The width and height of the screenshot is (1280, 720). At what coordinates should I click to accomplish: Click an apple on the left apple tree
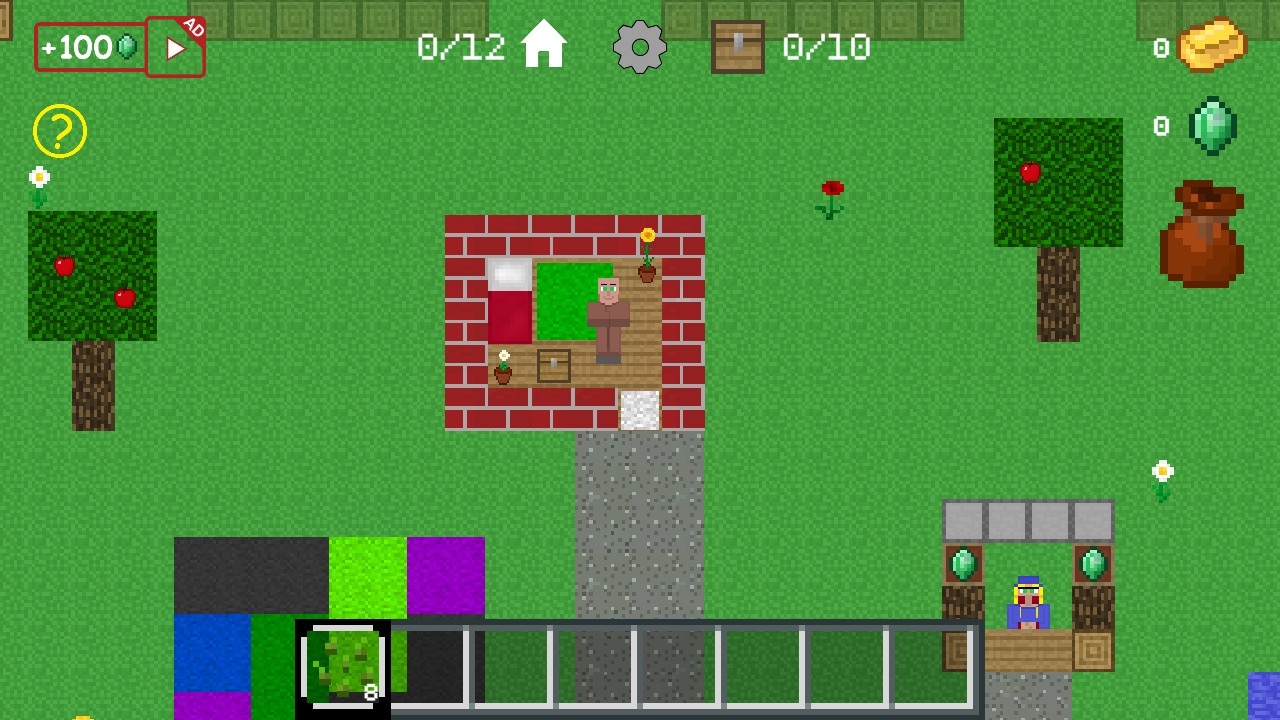(62, 266)
